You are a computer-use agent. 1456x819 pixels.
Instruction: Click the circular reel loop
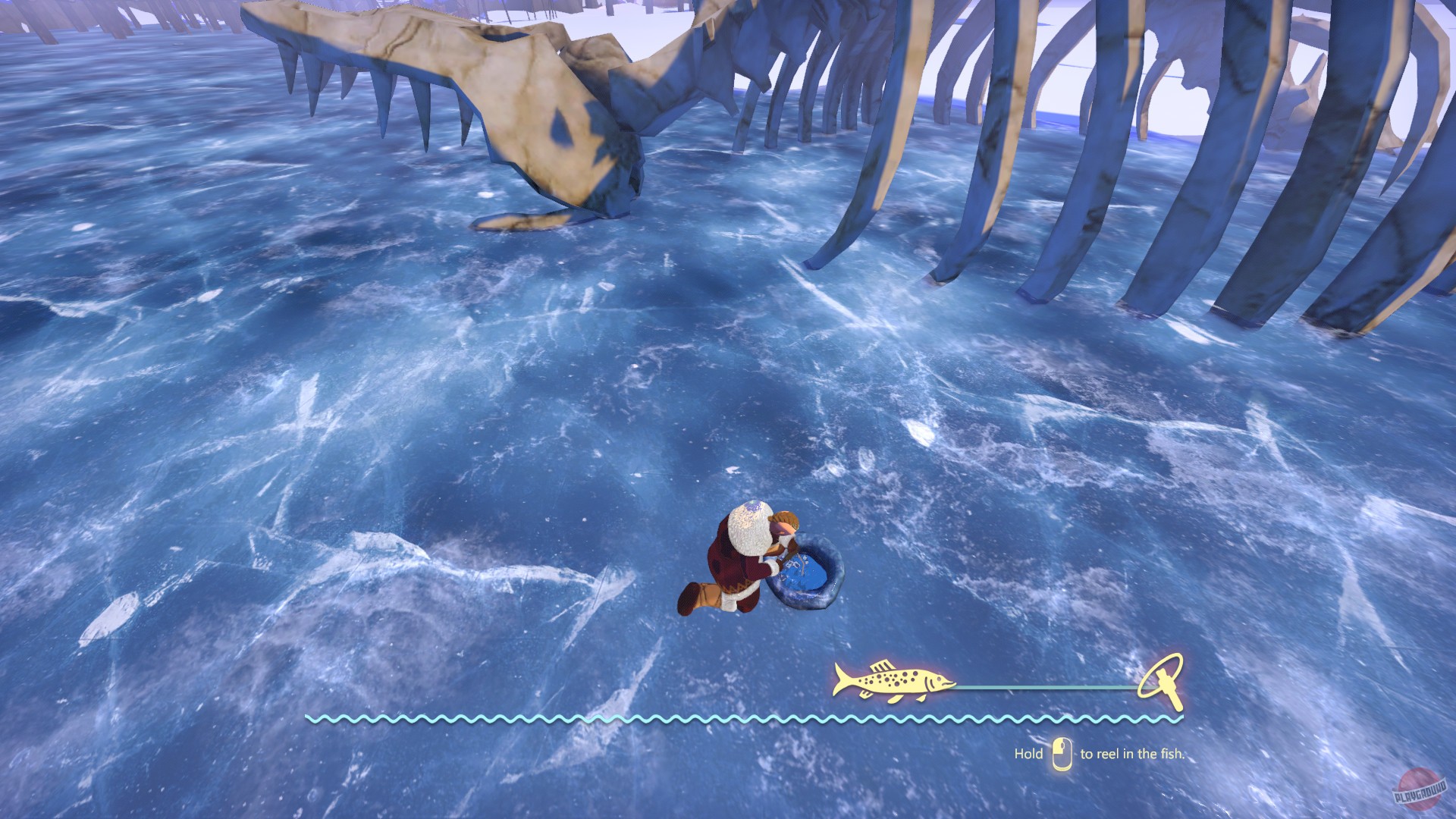1160,676
